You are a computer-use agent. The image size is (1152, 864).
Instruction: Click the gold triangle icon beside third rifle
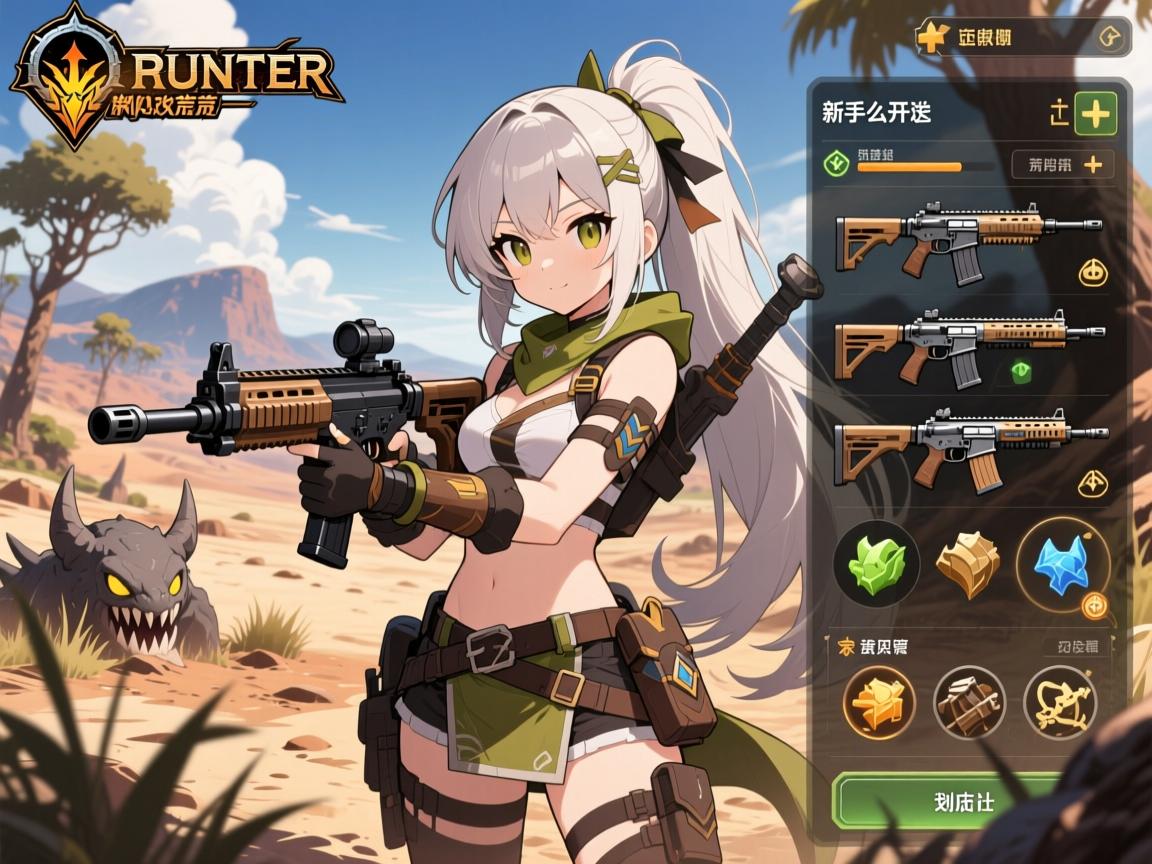1093,484
